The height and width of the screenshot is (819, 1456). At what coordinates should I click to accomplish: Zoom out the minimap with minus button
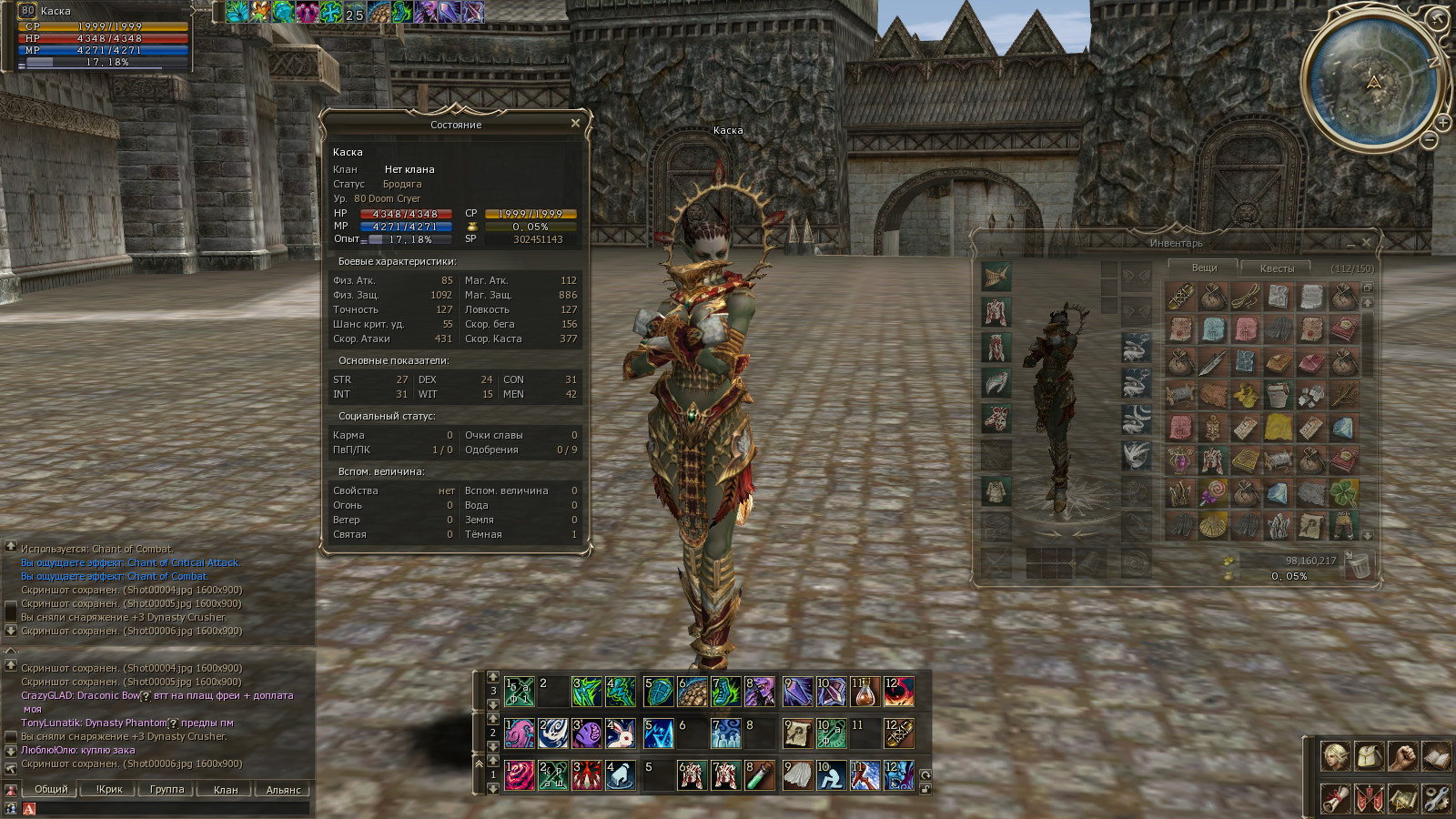click(1429, 140)
